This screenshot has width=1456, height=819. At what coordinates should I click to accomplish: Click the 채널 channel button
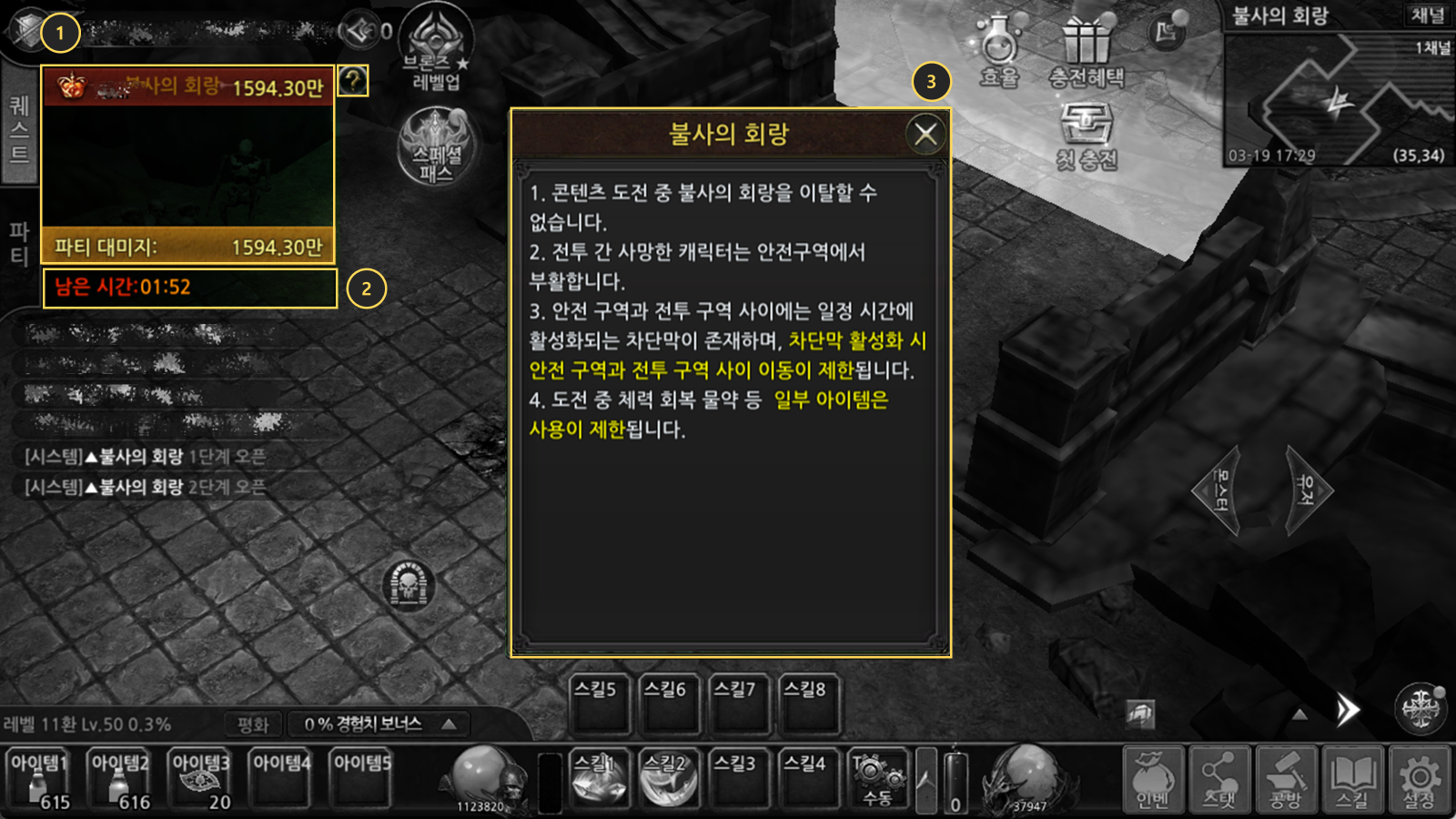[1427, 15]
